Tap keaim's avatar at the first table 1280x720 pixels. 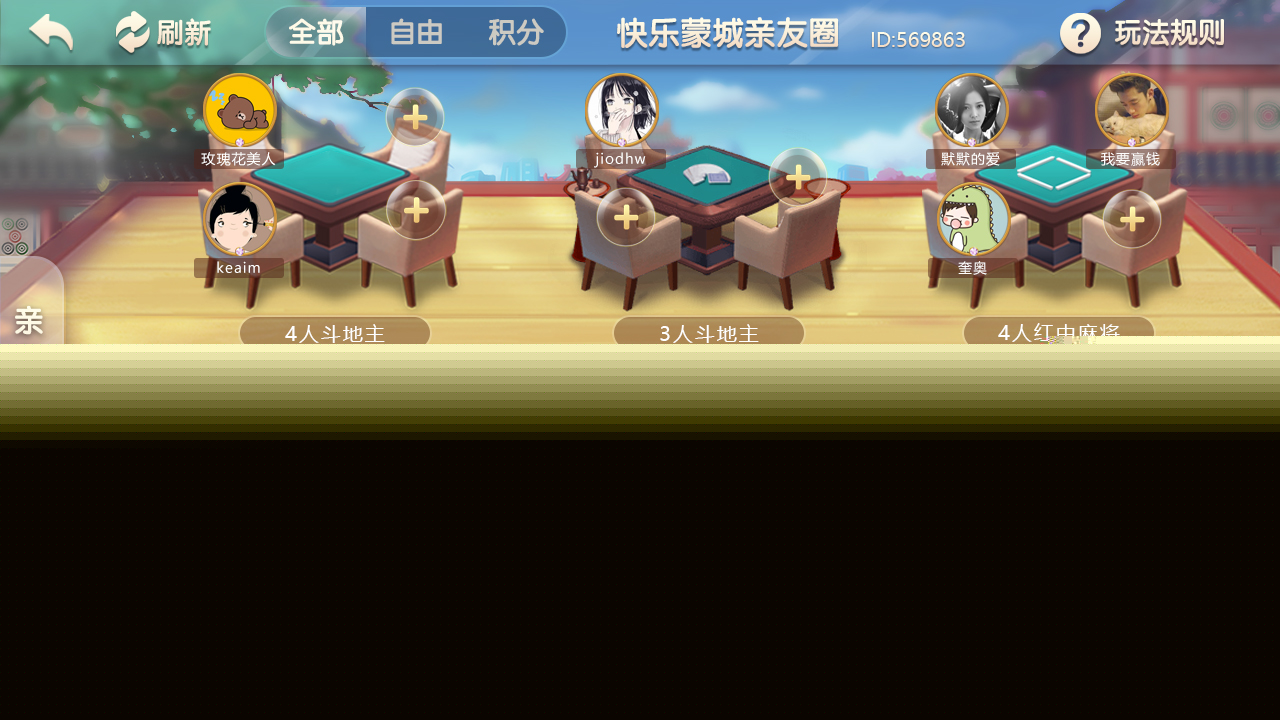click(x=239, y=217)
